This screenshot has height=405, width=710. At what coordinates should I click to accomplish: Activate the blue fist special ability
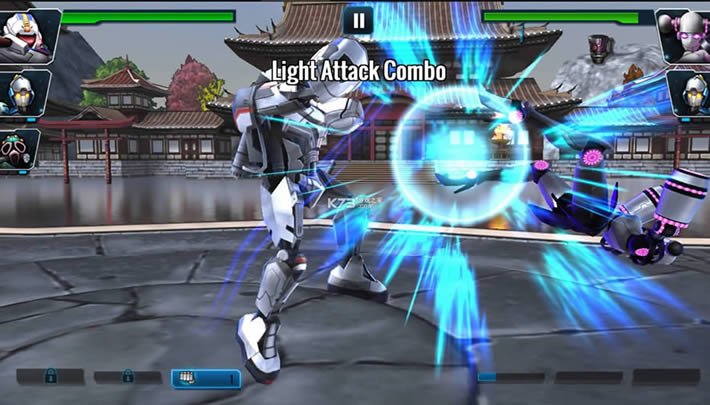pyautogui.click(x=206, y=378)
